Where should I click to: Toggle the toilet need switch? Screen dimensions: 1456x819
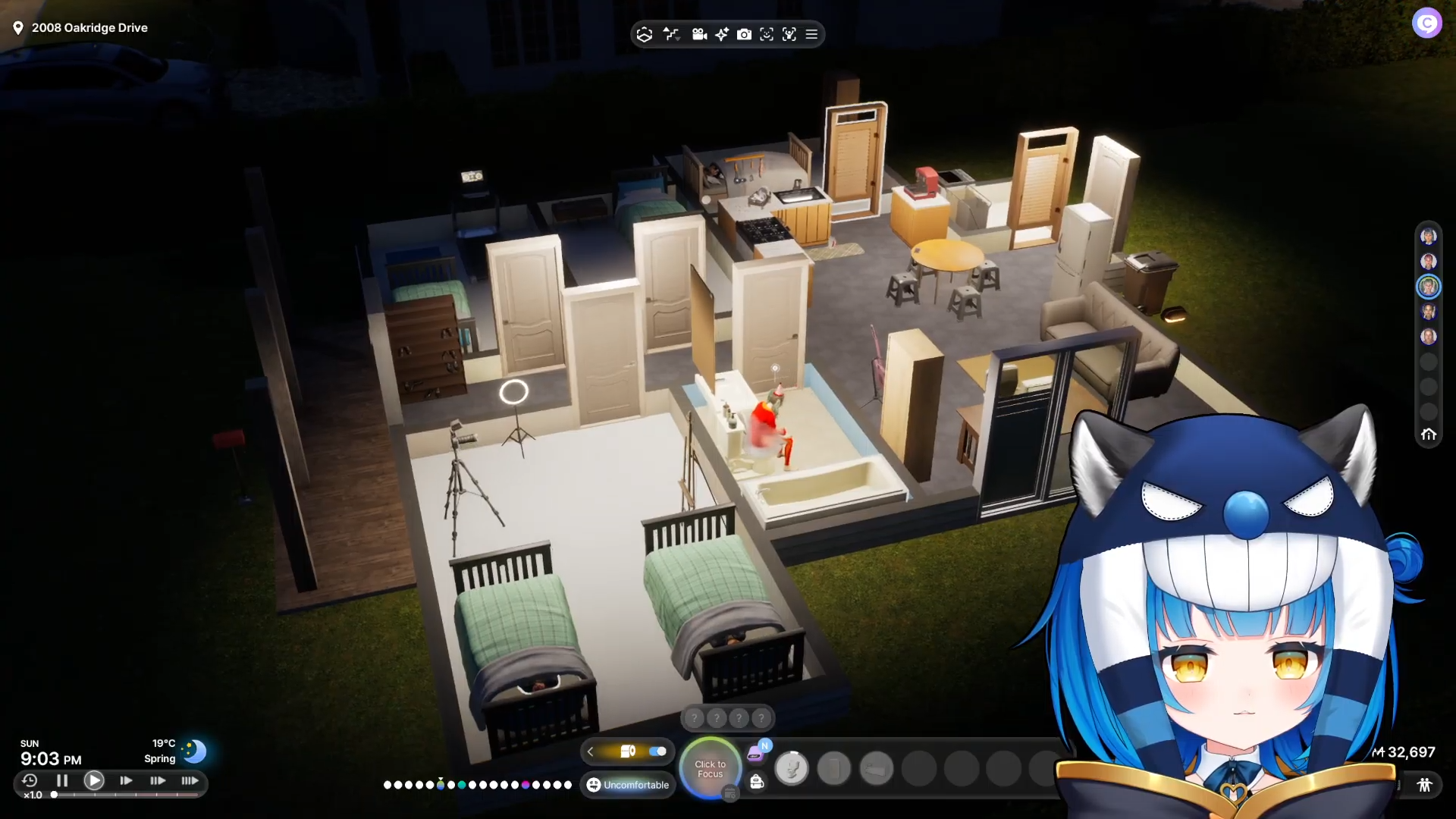tap(657, 752)
